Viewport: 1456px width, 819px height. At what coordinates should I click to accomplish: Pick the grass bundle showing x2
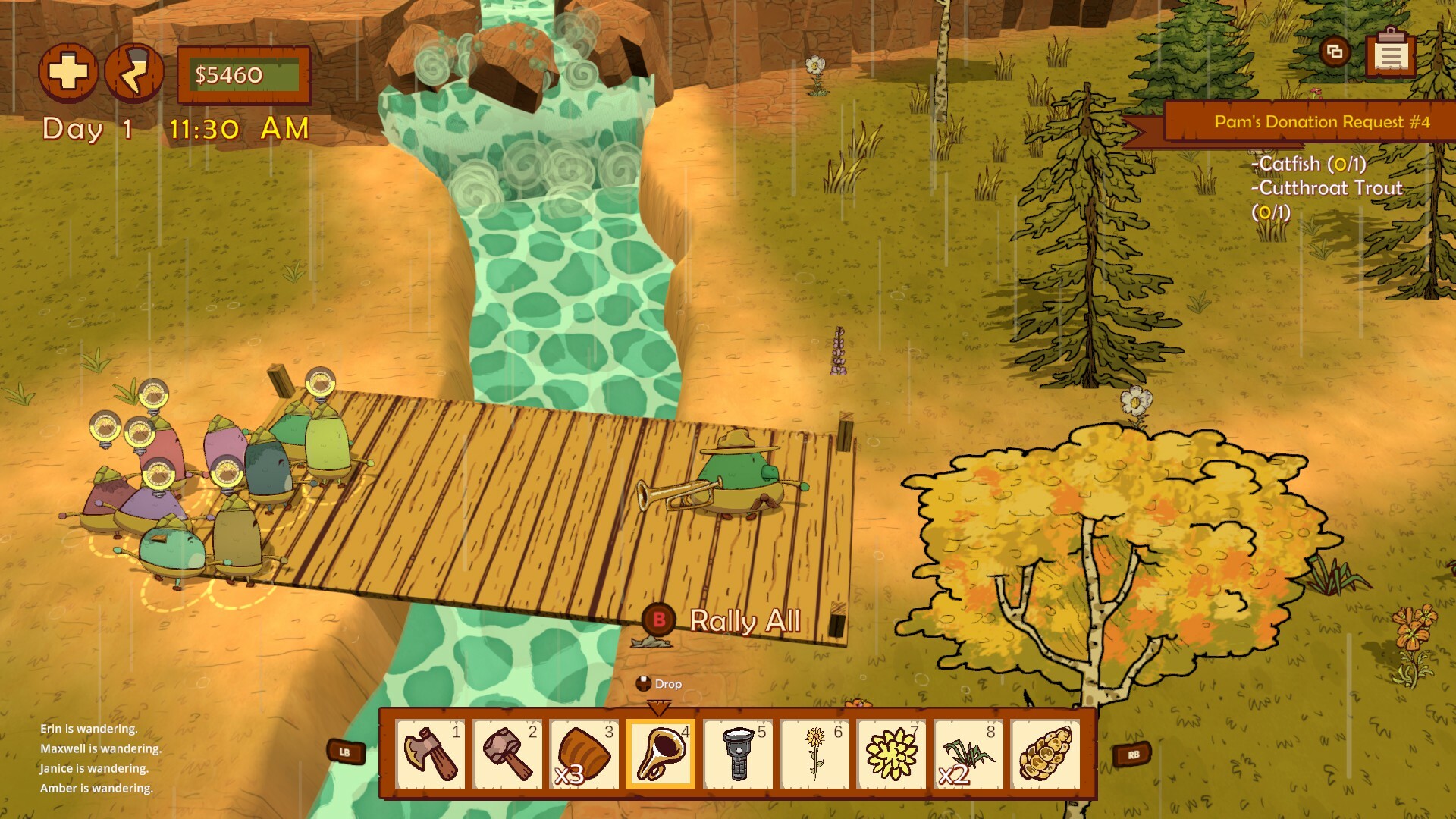(x=970, y=755)
